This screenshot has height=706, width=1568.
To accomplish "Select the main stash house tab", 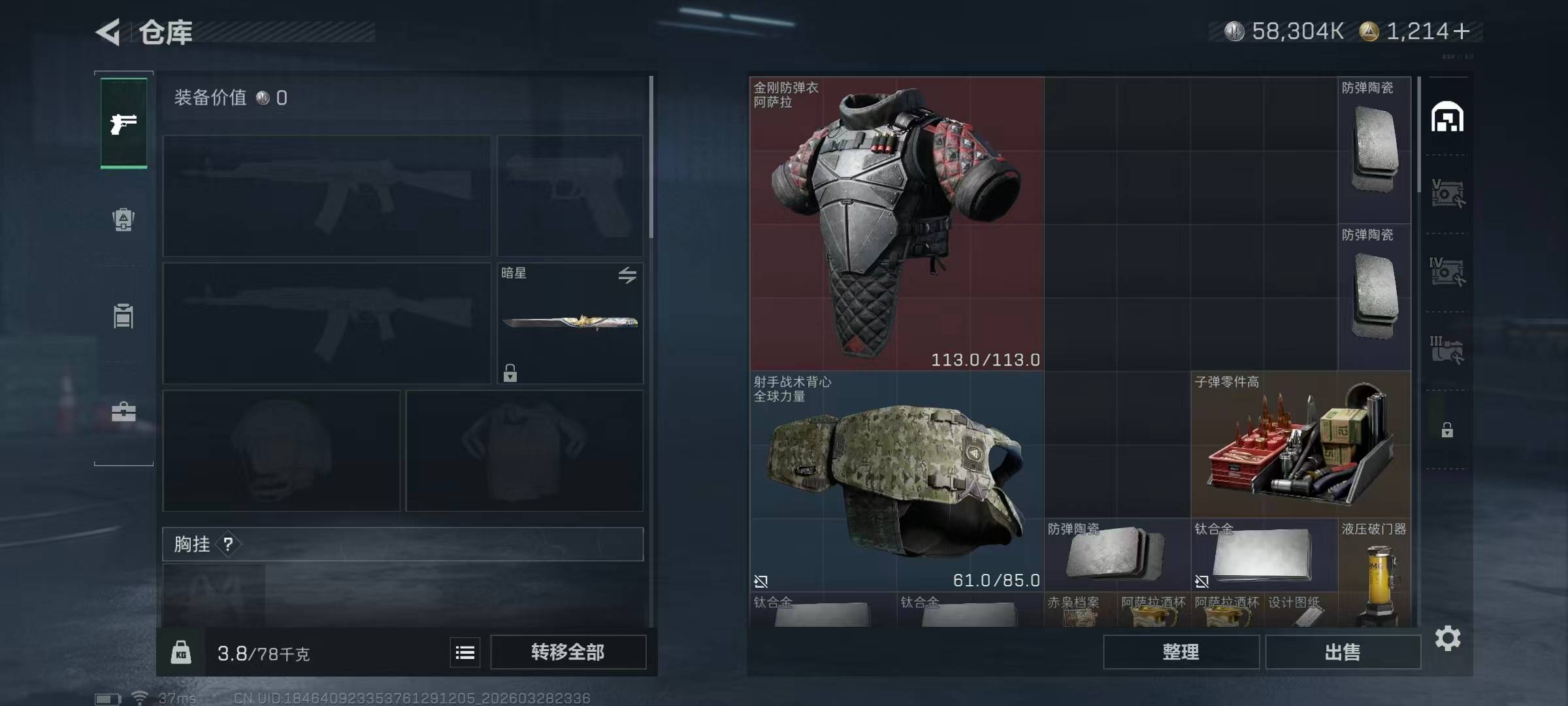I will pos(1447,118).
